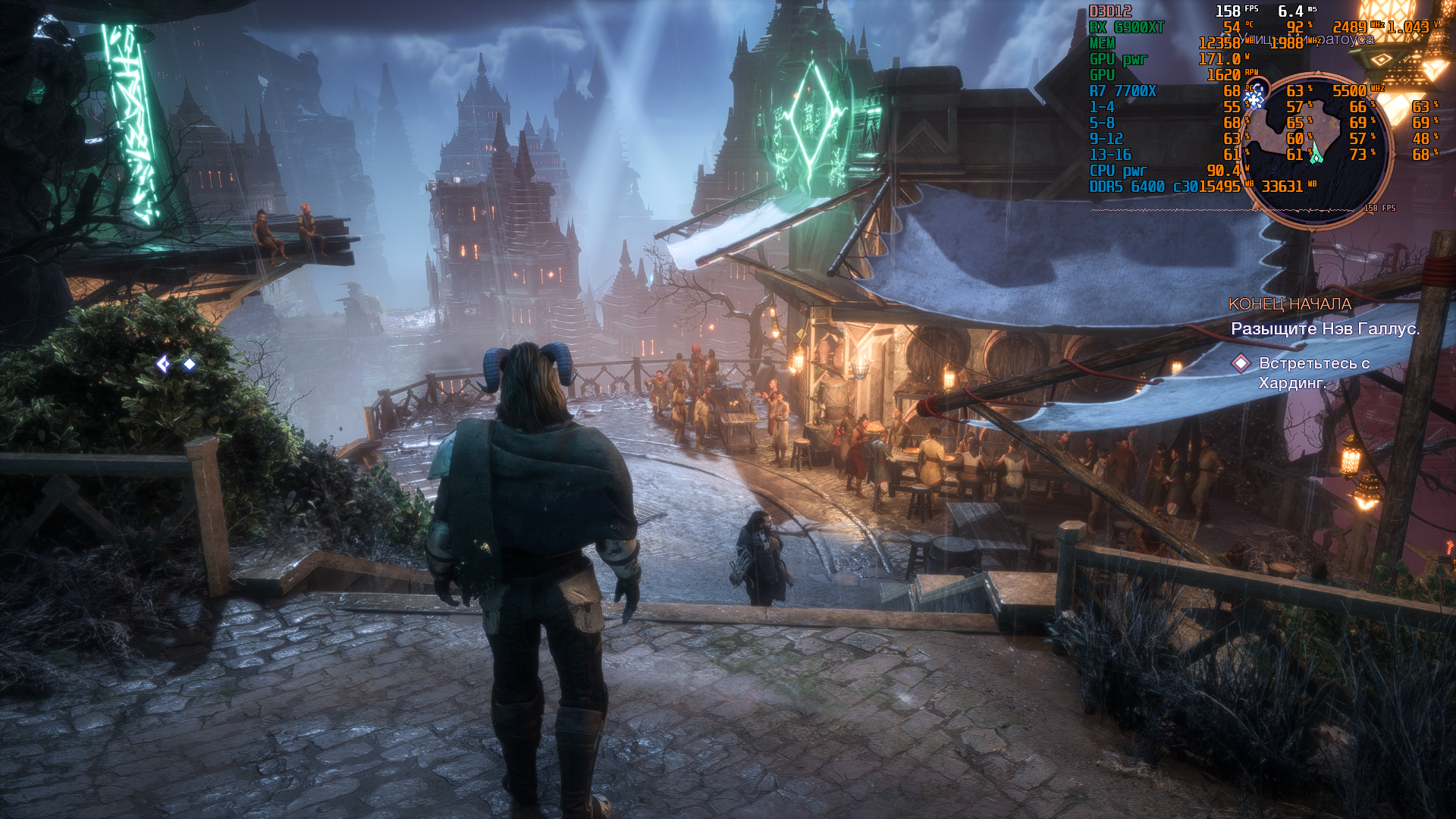
Task: Click the diamond icon beside the Хардинг objective
Action: pyautogui.click(x=1241, y=364)
